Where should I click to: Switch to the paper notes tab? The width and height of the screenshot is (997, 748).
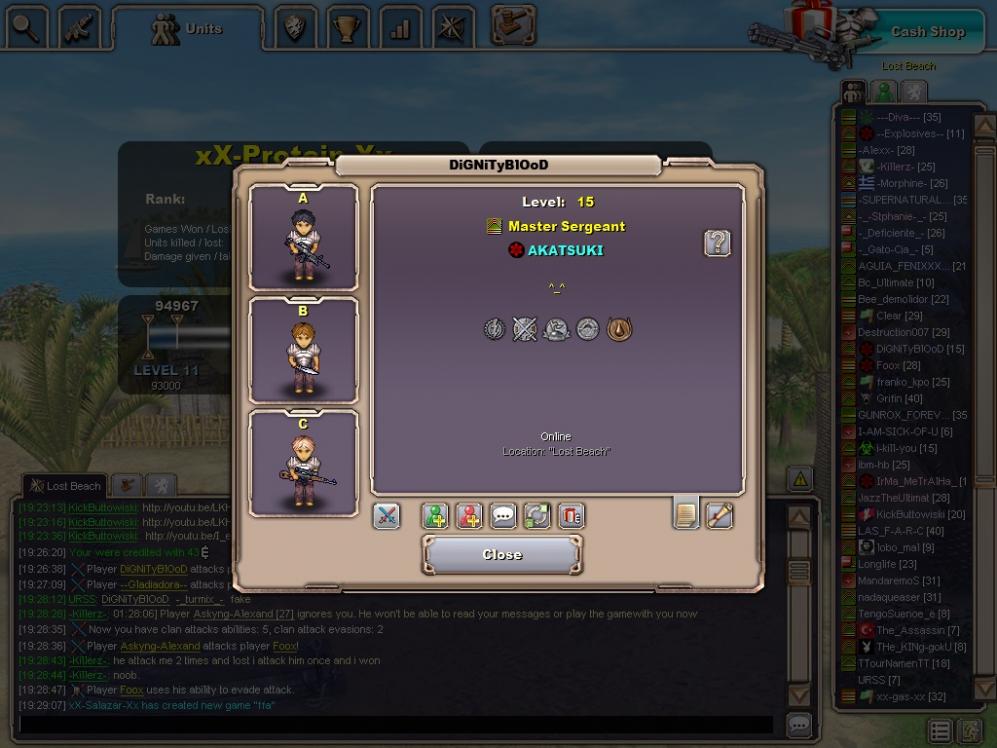pyautogui.click(x=686, y=514)
